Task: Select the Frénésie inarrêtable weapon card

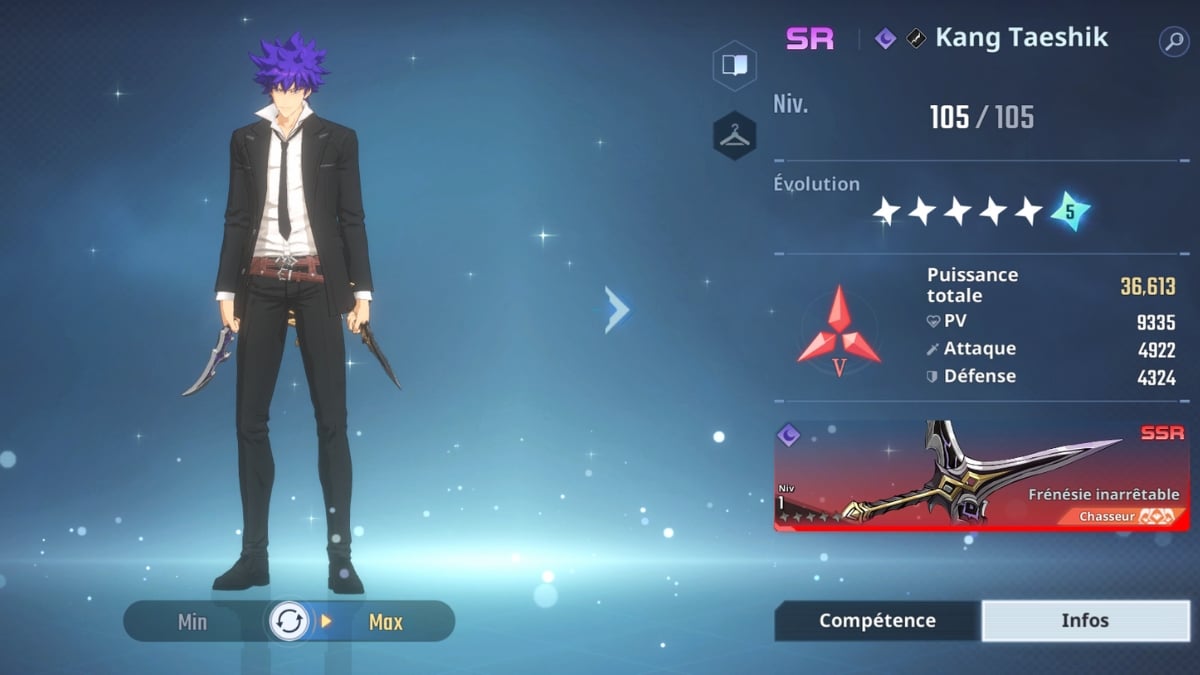Action: click(x=981, y=476)
